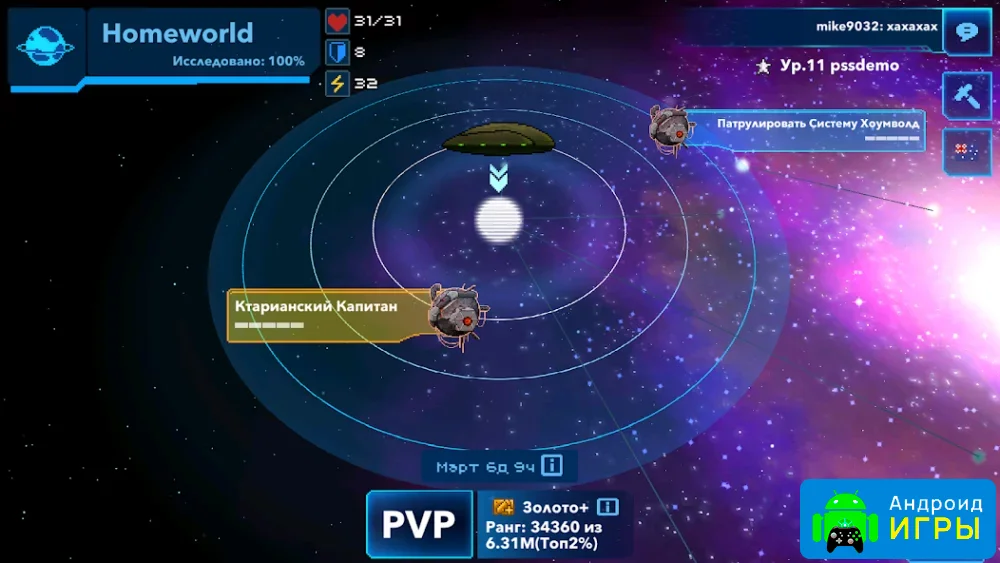
Task: Click the Андроид ИГРЫ watermark logo
Action: pos(897,518)
